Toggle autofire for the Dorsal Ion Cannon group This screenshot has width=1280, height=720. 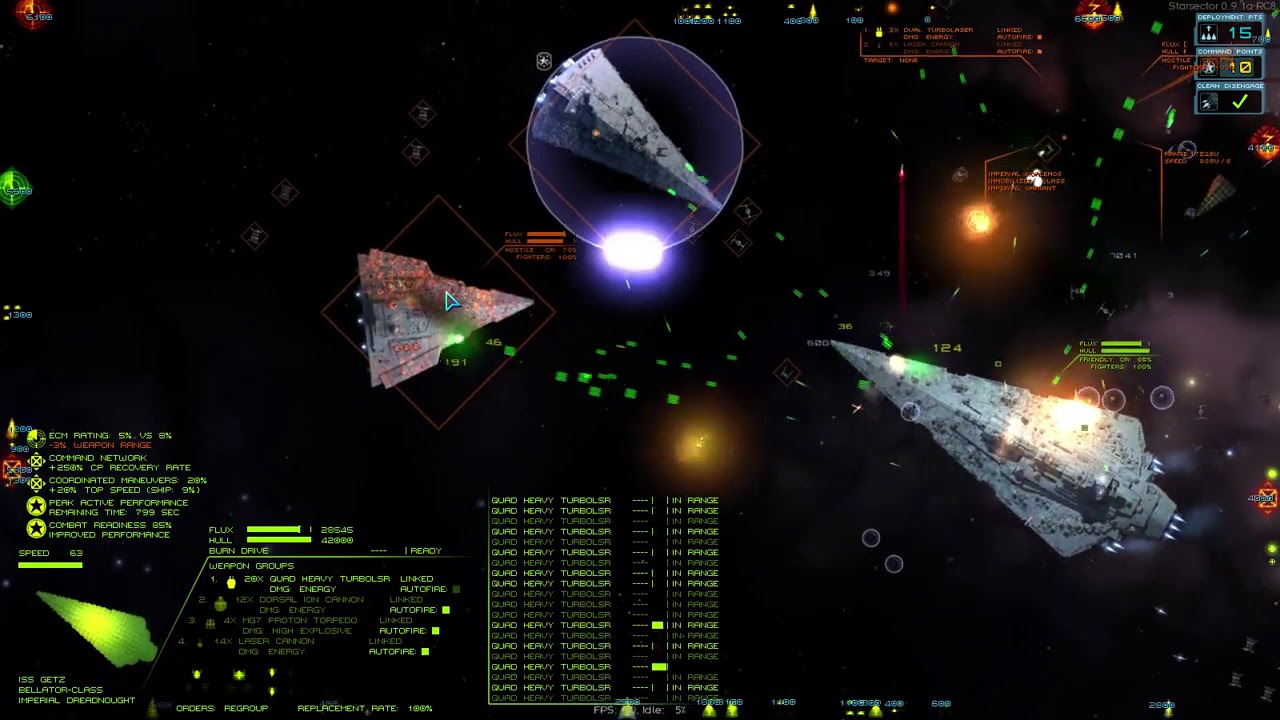coord(446,610)
